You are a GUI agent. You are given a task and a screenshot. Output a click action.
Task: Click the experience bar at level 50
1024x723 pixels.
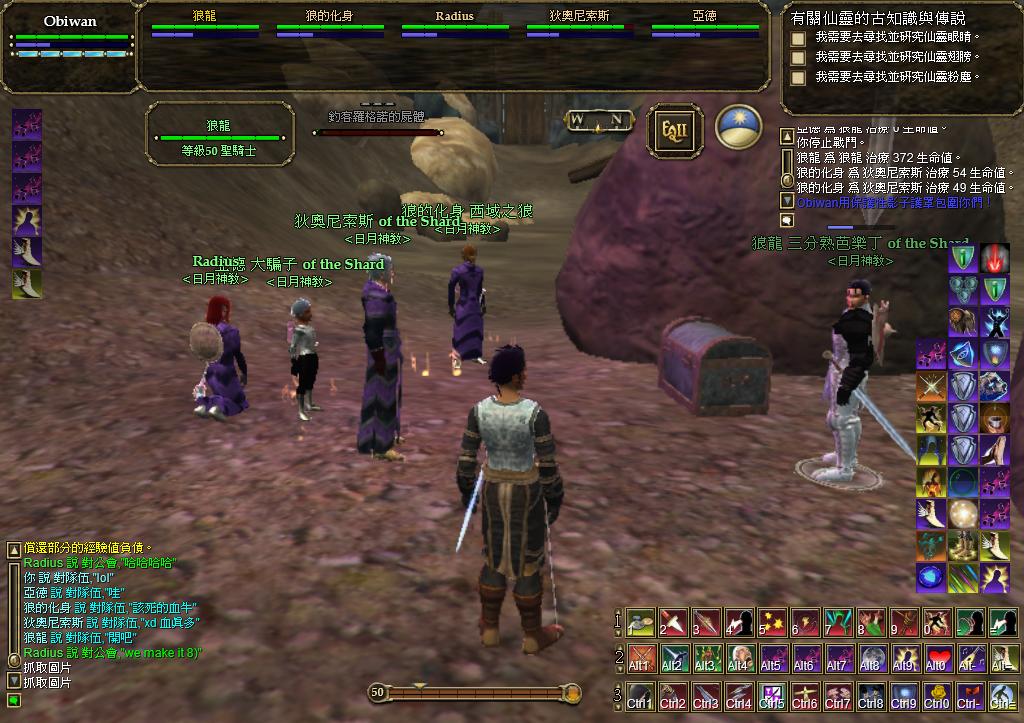pos(475,692)
